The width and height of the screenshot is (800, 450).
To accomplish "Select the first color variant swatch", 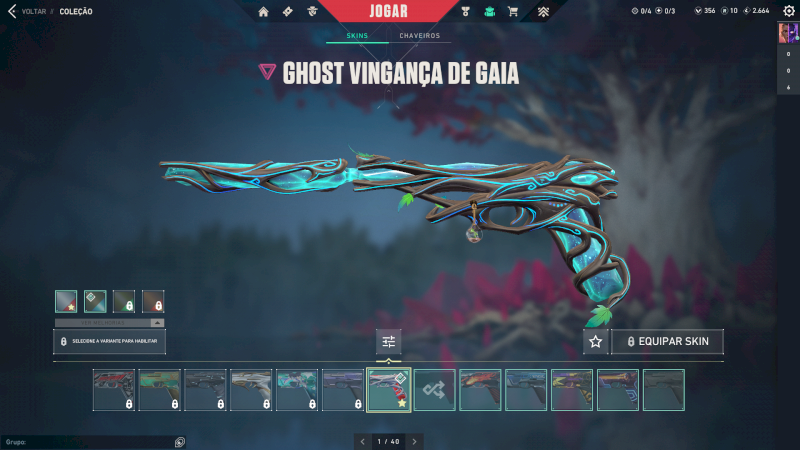I will click(x=67, y=300).
